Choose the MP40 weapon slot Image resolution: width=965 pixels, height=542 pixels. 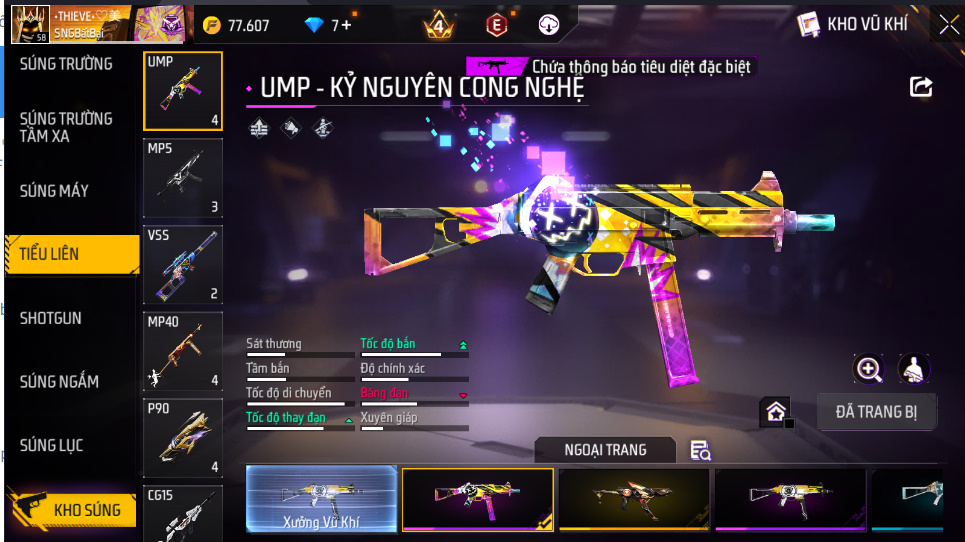click(182, 352)
